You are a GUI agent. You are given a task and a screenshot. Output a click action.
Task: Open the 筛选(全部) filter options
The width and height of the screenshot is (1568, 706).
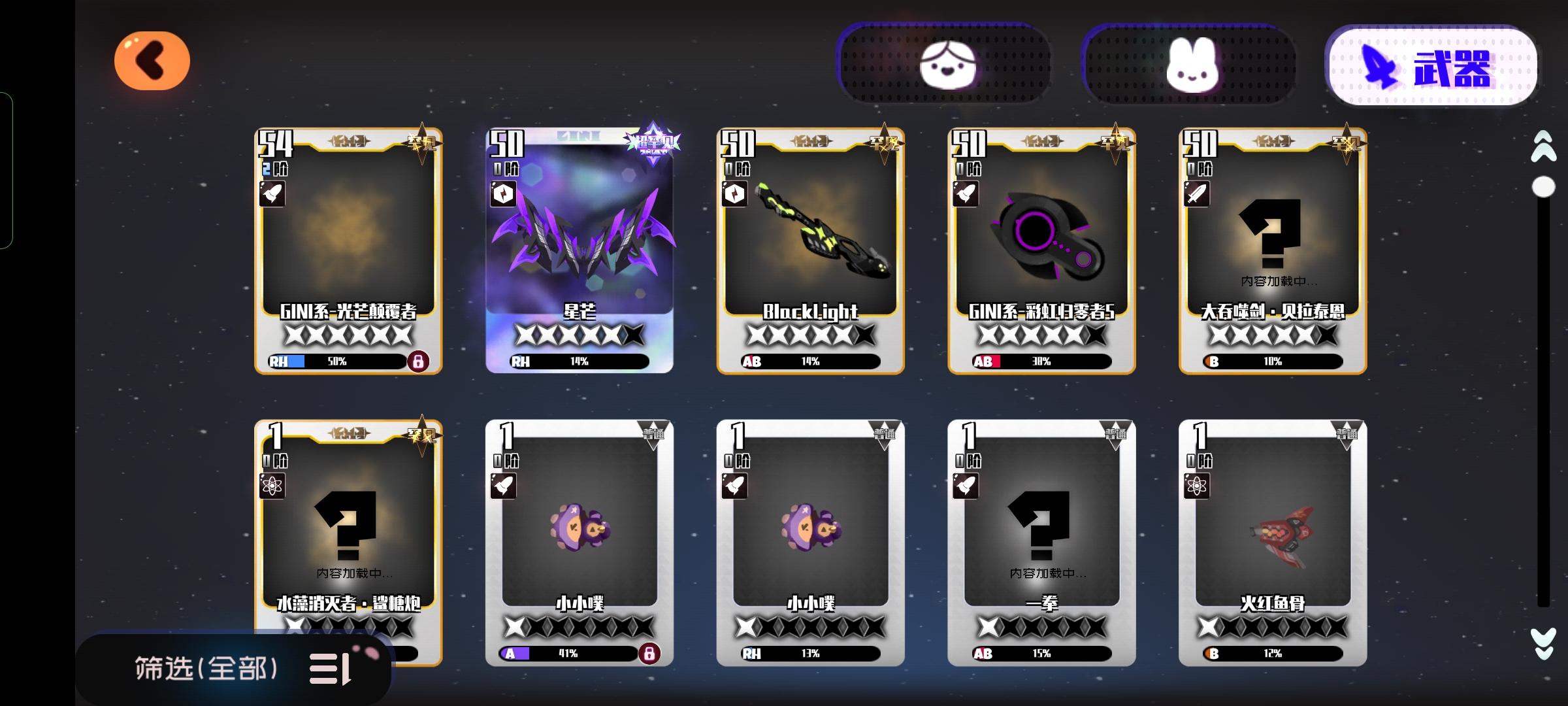235,669
